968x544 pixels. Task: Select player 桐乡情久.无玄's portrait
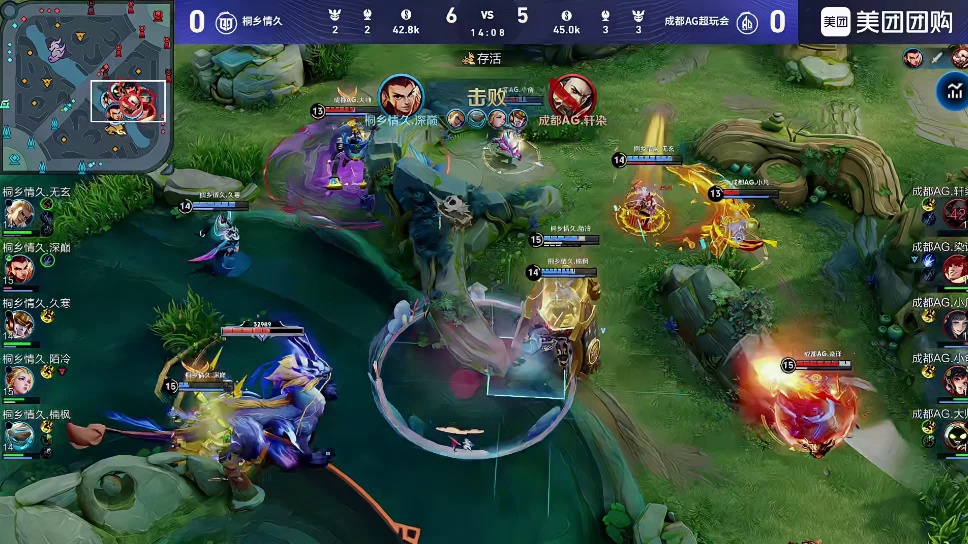coord(19,213)
